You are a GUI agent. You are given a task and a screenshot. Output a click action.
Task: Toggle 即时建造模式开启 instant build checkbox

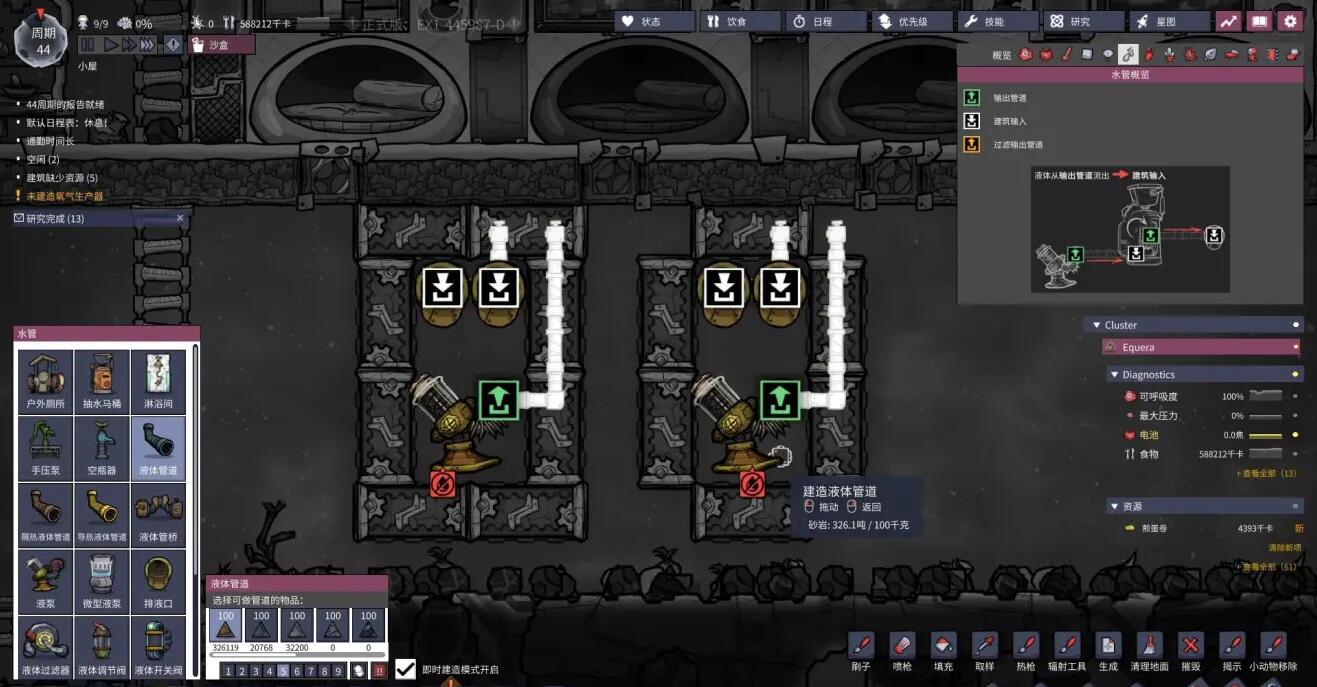point(406,669)
